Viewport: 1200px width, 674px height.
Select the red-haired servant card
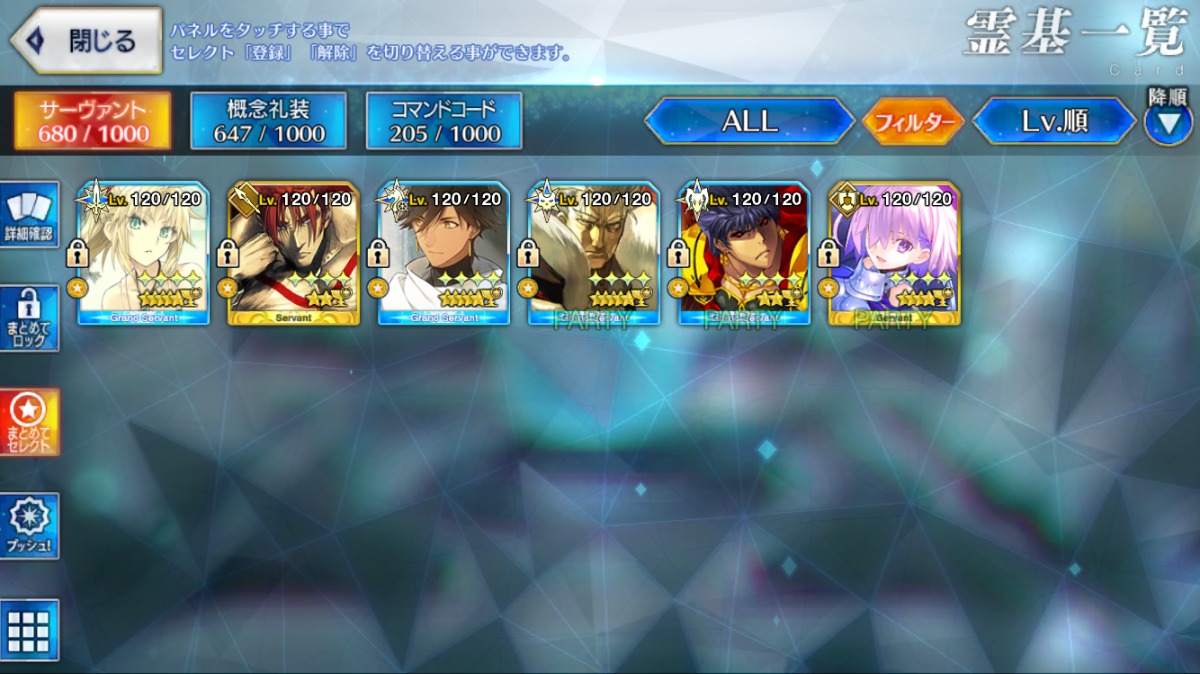tap(294, 253)
